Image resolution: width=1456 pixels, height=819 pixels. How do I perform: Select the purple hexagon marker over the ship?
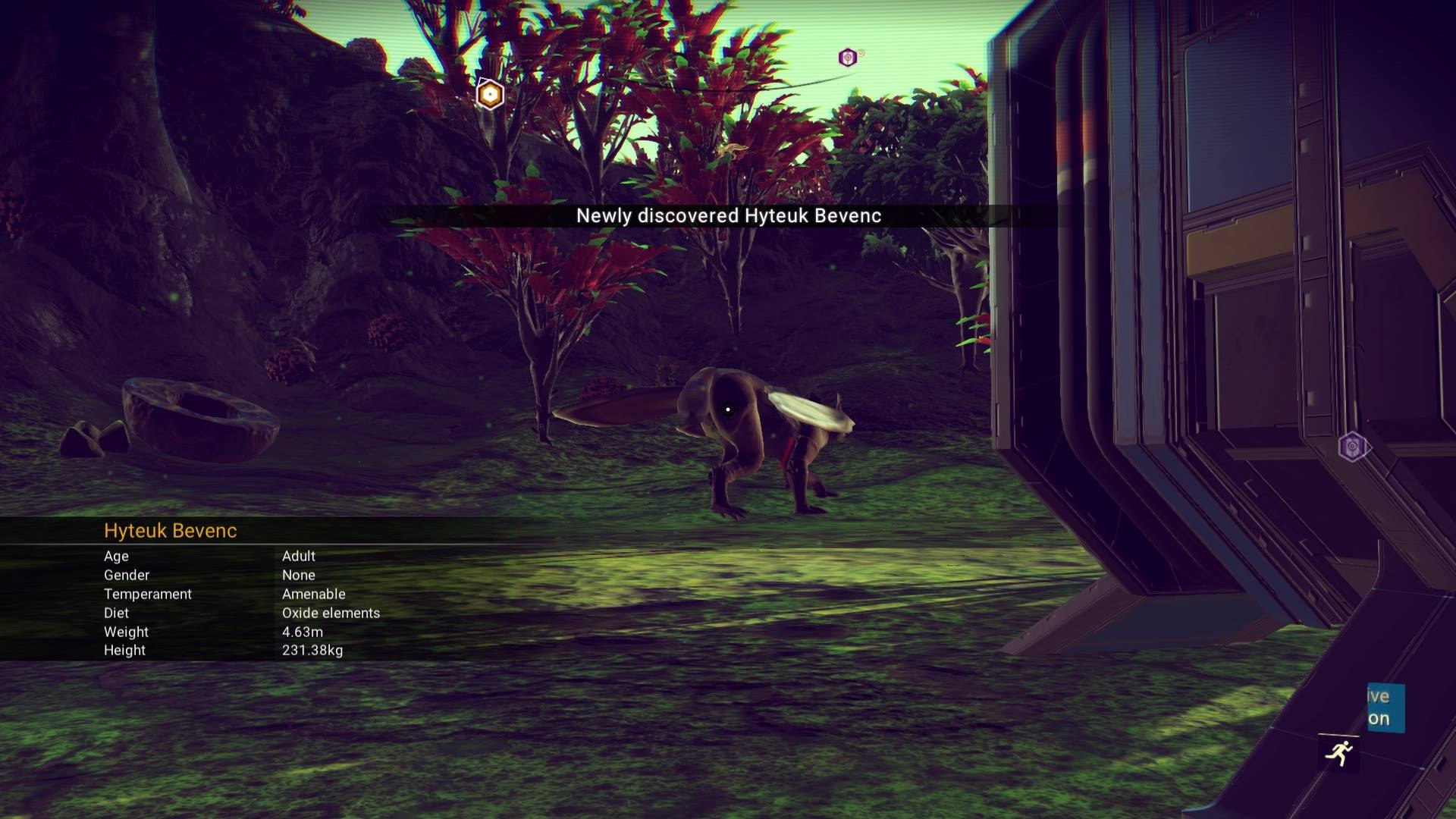pyautogui.click(x=1351, y=447)
